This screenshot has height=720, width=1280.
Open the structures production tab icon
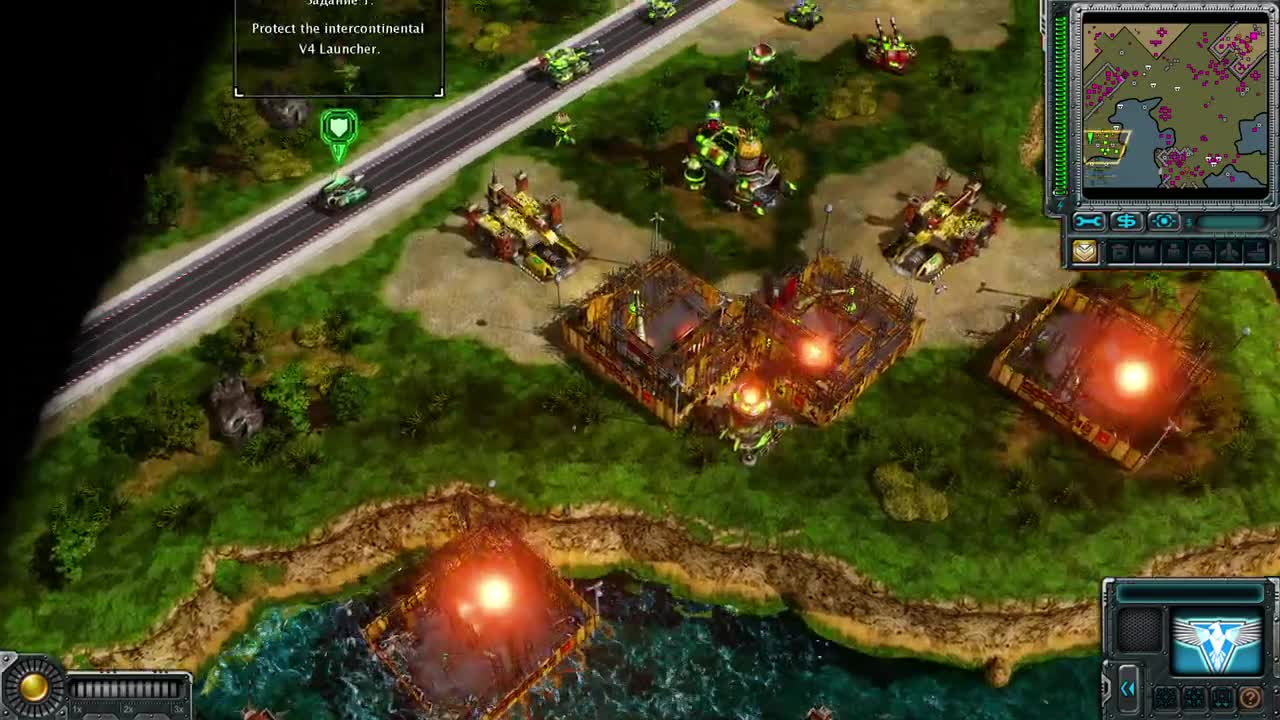1118,249
